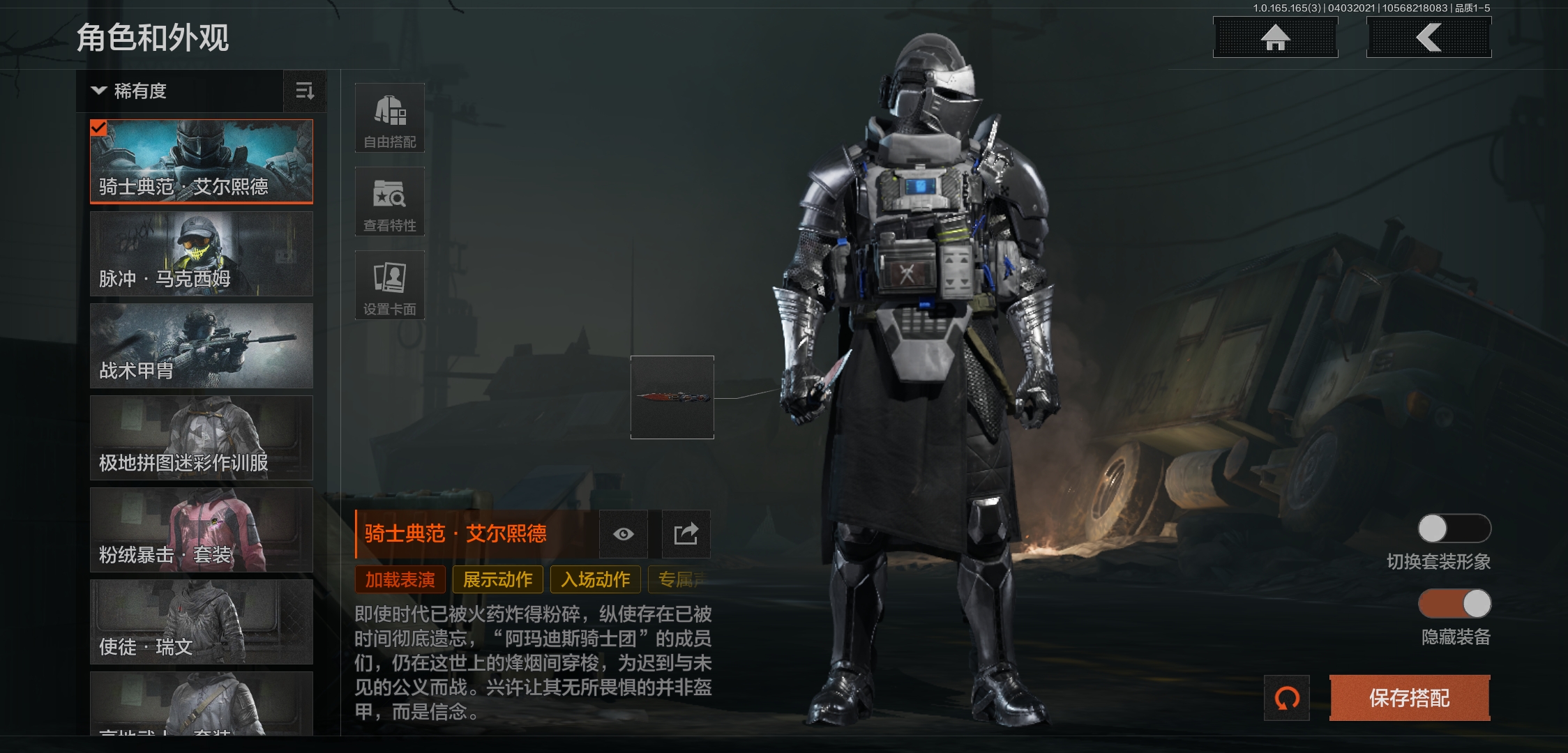This screenshot has width=1568, height=753.
Task: Click the back arrow icon at top right
Action: click(1428, 38)
